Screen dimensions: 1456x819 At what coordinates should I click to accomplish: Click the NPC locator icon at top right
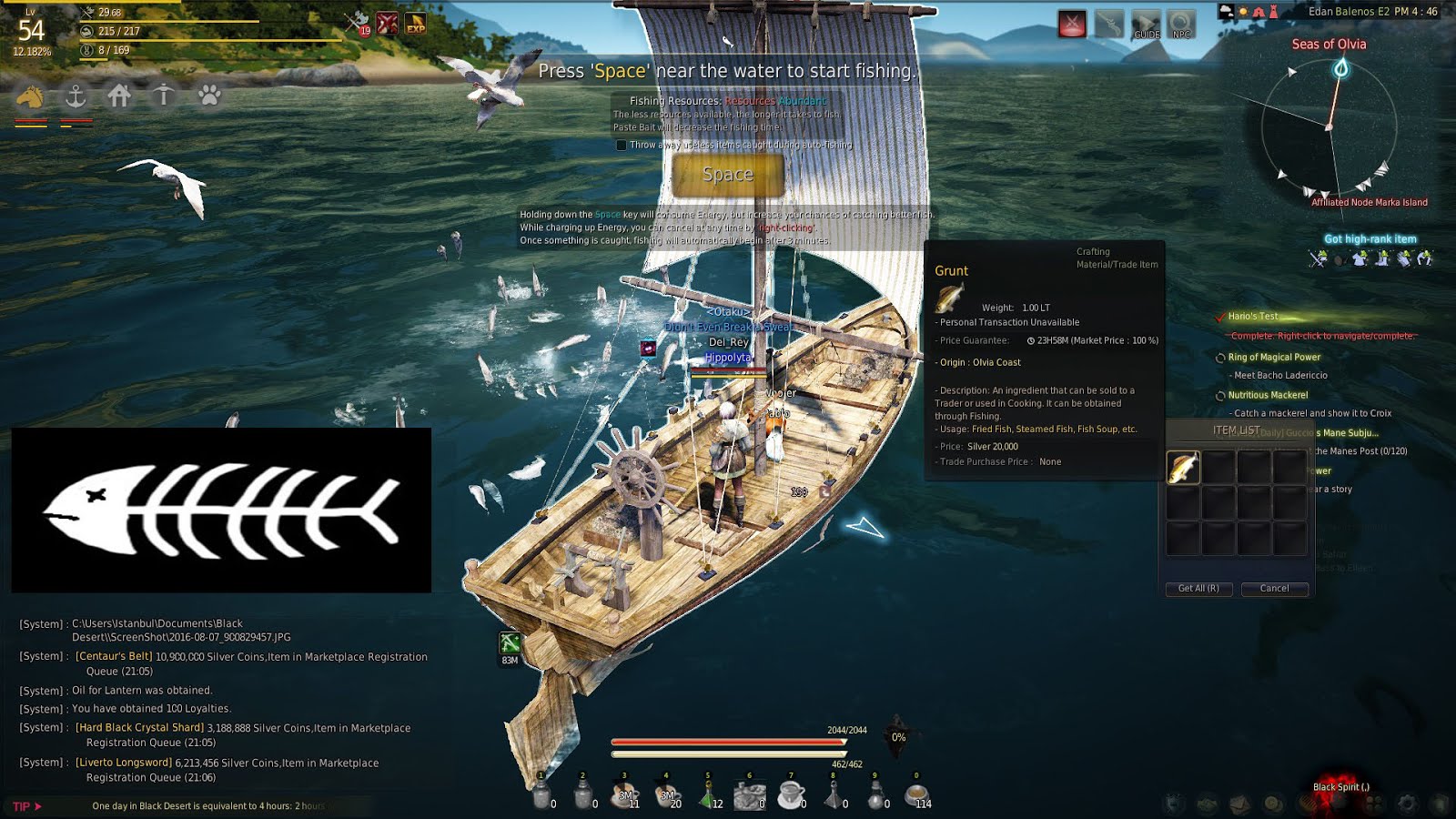(x=1181, y=23)
